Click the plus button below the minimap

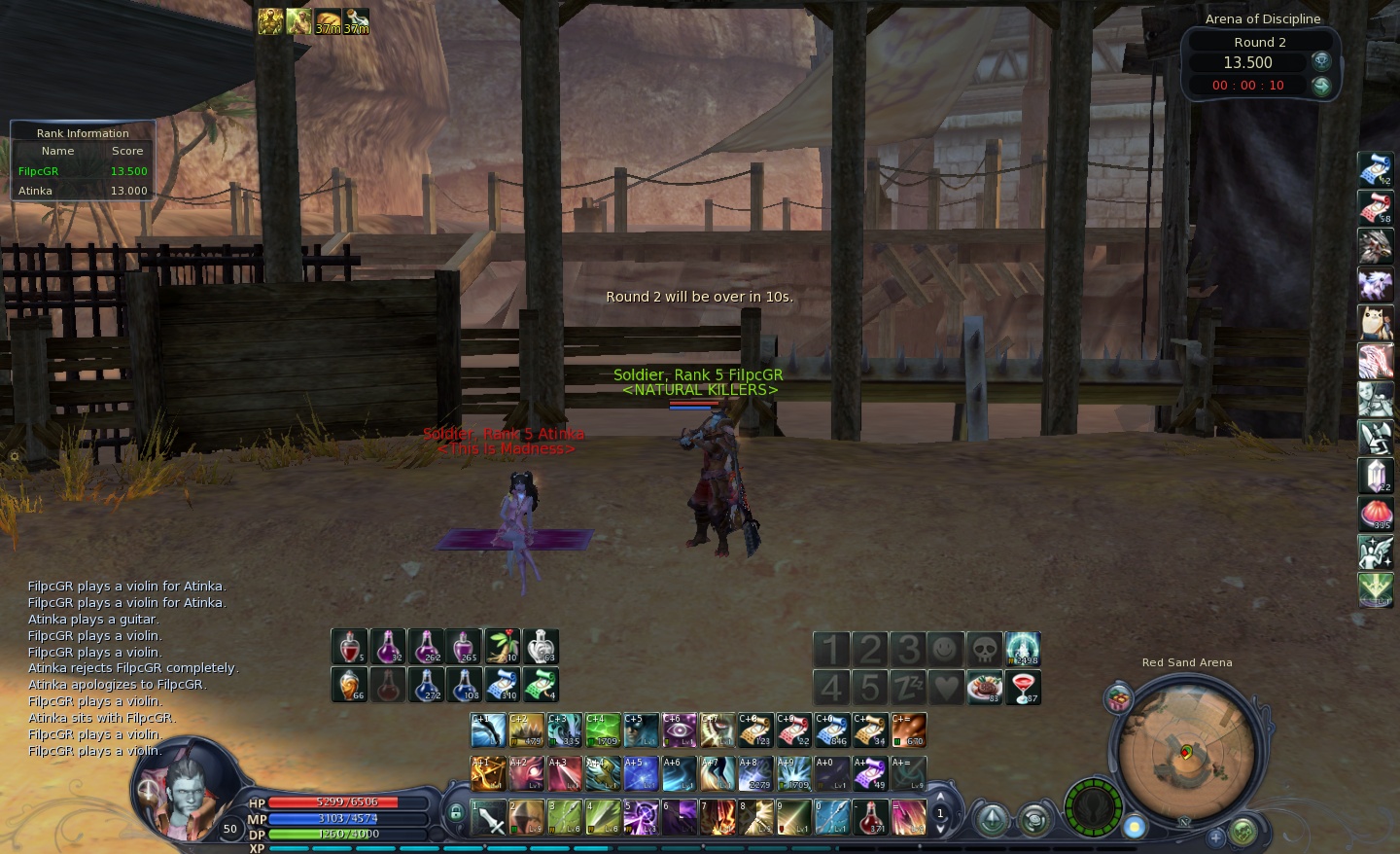click(x=1215, y=836)
